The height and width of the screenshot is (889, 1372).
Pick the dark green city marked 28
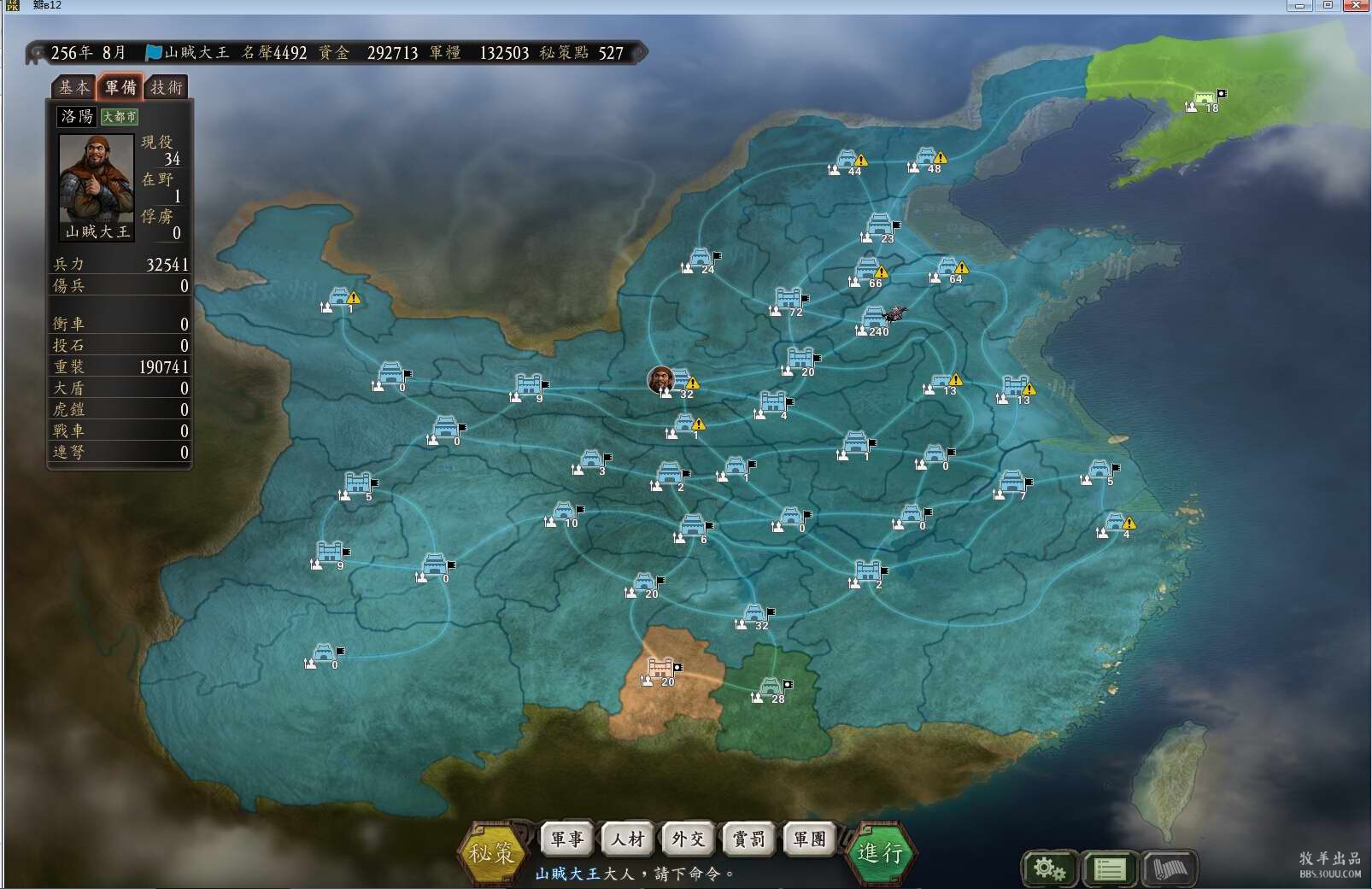point(771,687)
